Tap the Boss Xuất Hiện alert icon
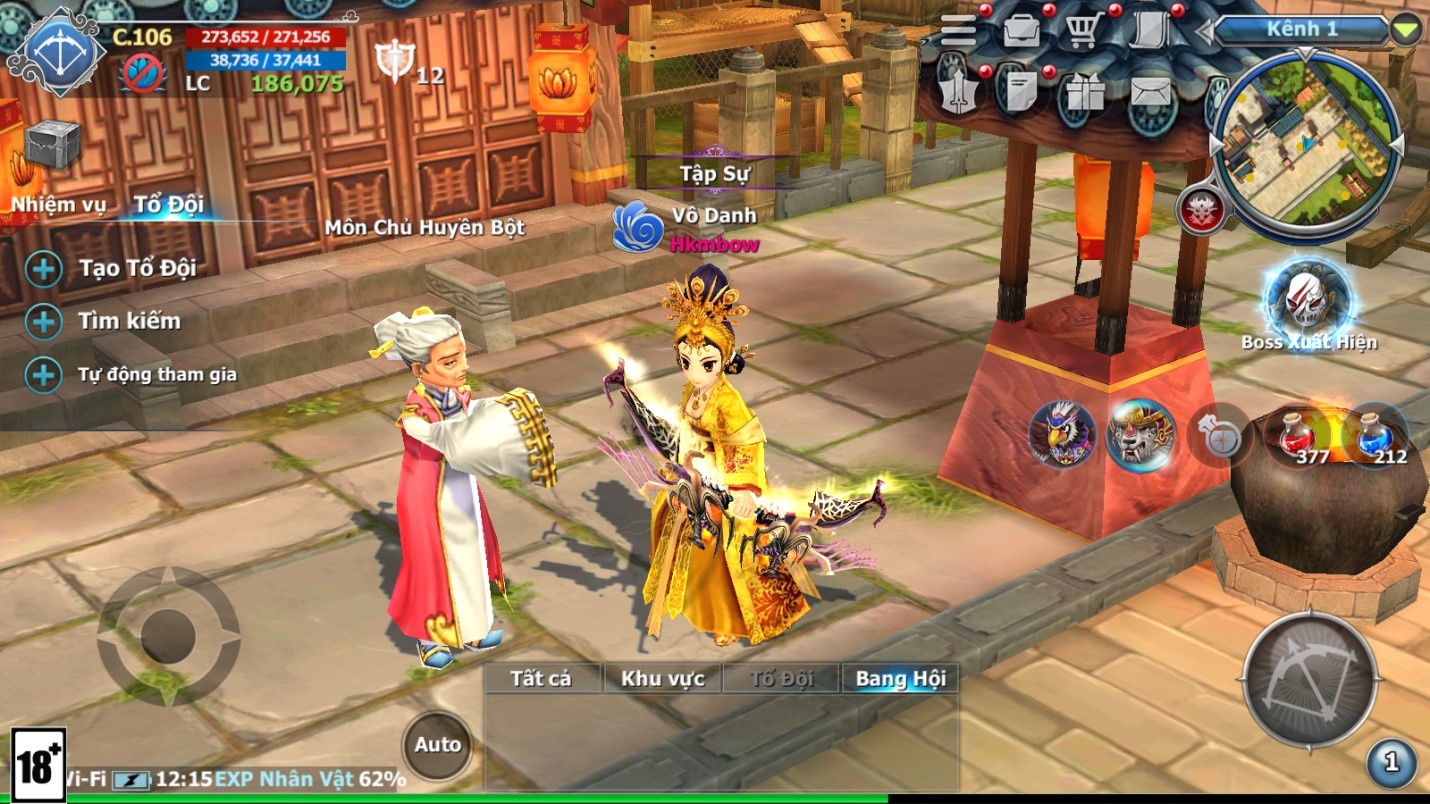Screen dimensions: 1430x804 click(x=1309, y=300)
